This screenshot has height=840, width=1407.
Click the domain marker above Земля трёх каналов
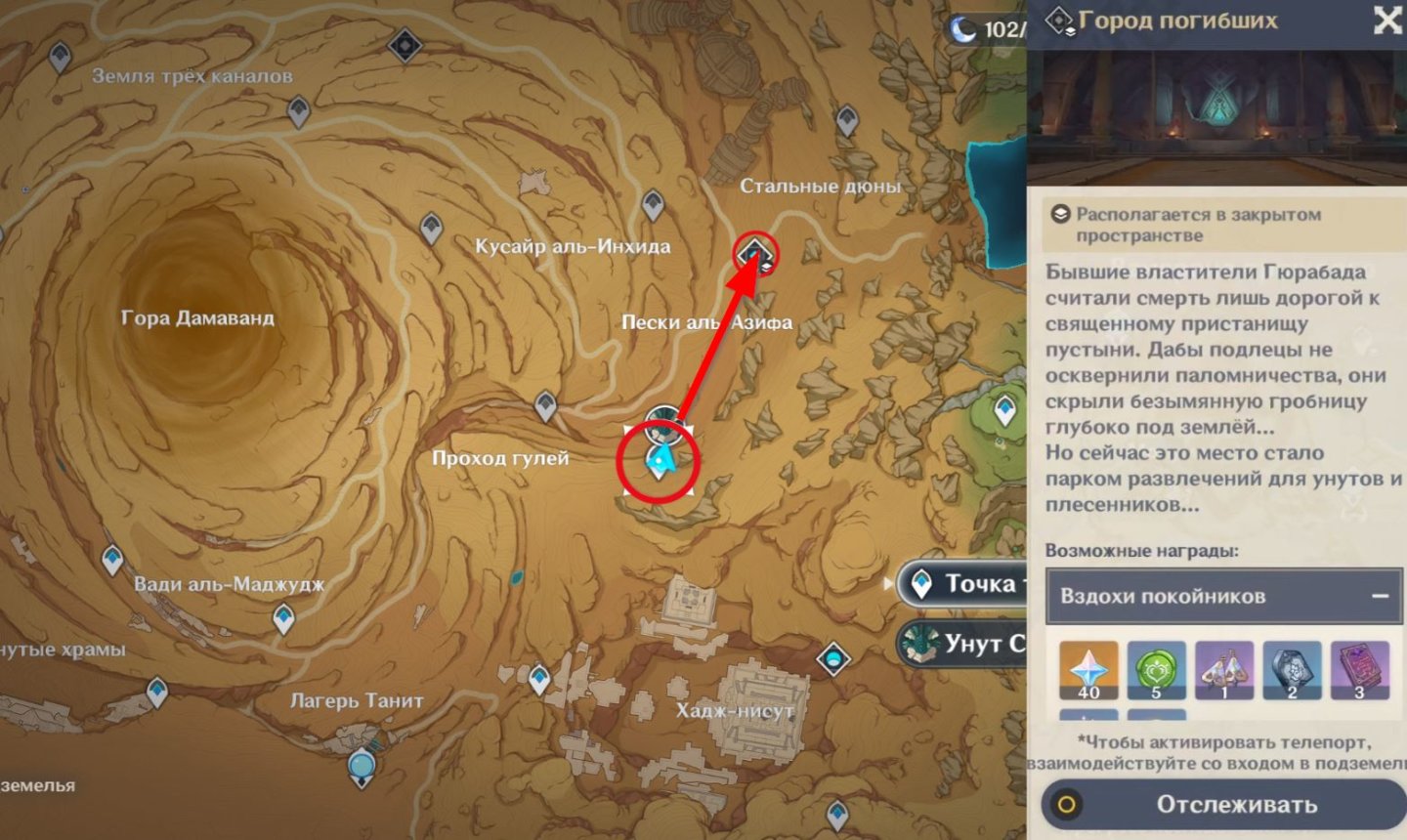pyautogui.click(x=404, y=43)
